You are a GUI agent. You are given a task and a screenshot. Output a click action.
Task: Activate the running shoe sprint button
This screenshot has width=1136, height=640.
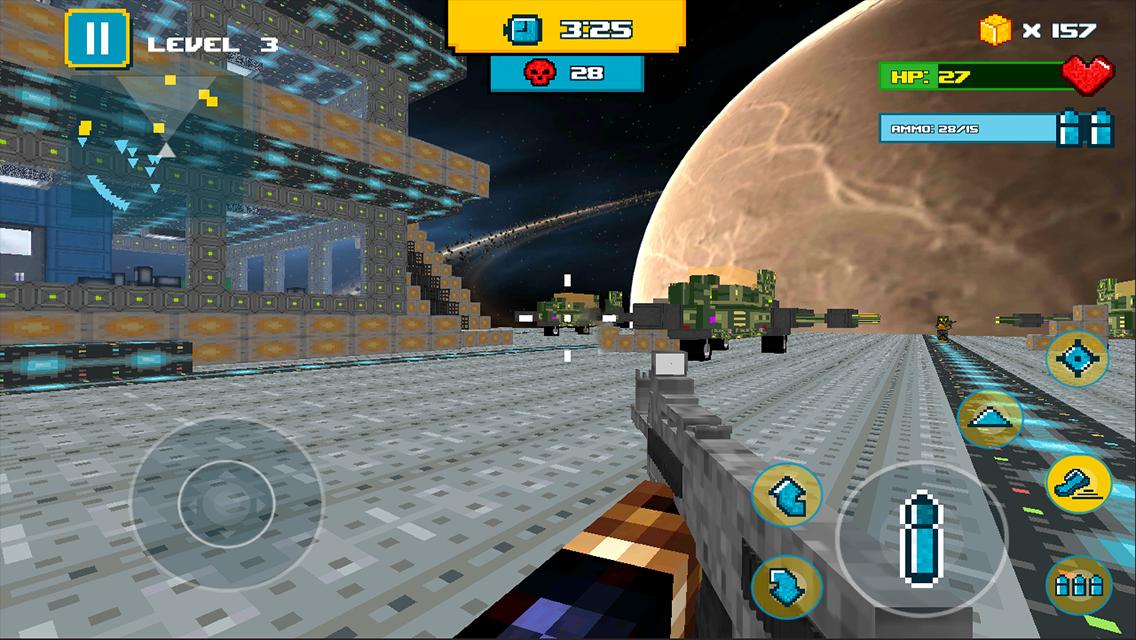[1079, 484]
